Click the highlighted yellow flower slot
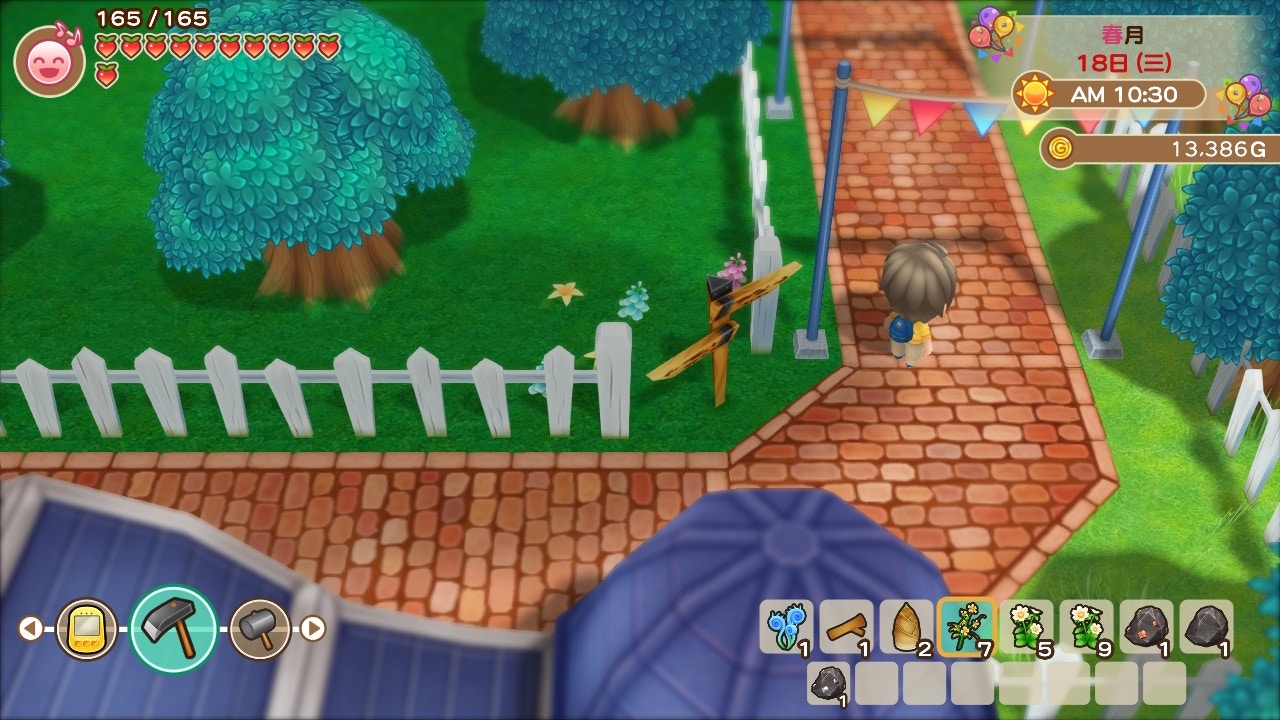 coord(966,627)
